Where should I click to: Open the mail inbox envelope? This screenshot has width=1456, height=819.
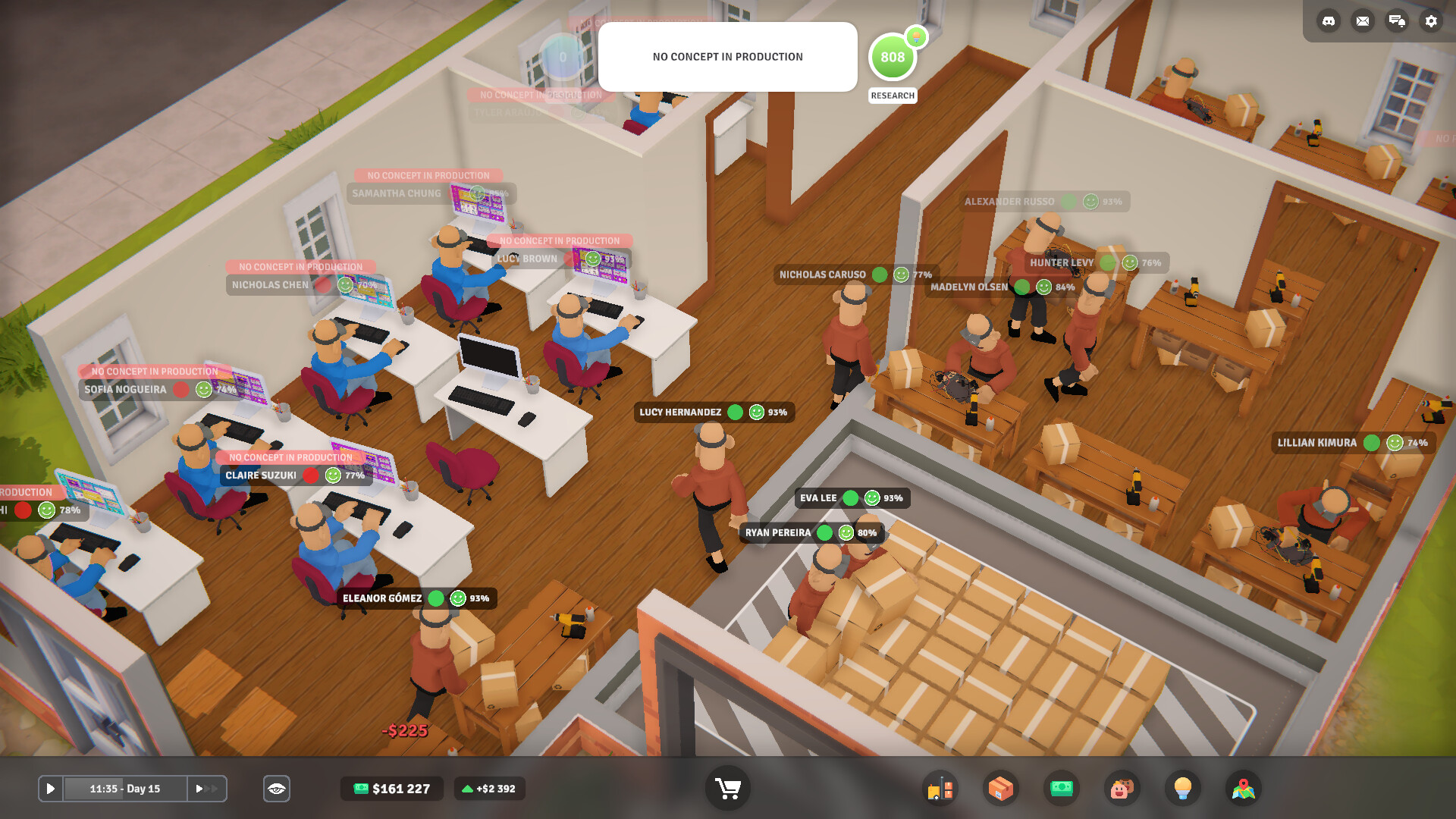tap(1363, 21)
